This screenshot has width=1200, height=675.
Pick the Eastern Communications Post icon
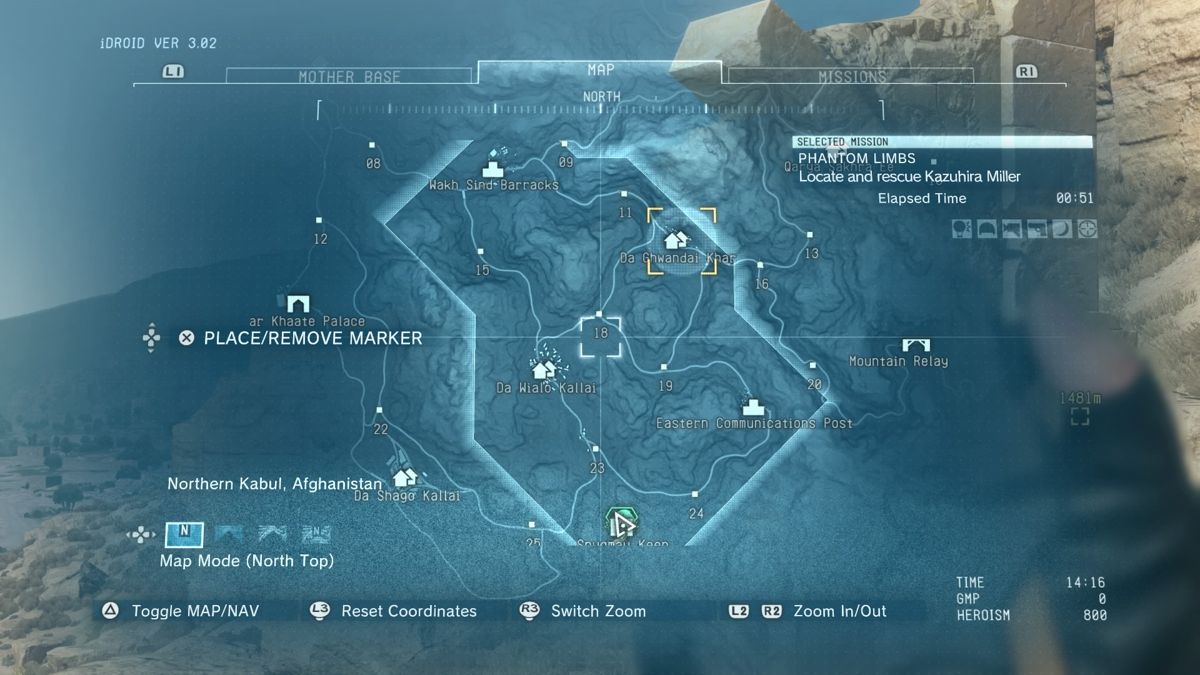(x=753, y=406)
